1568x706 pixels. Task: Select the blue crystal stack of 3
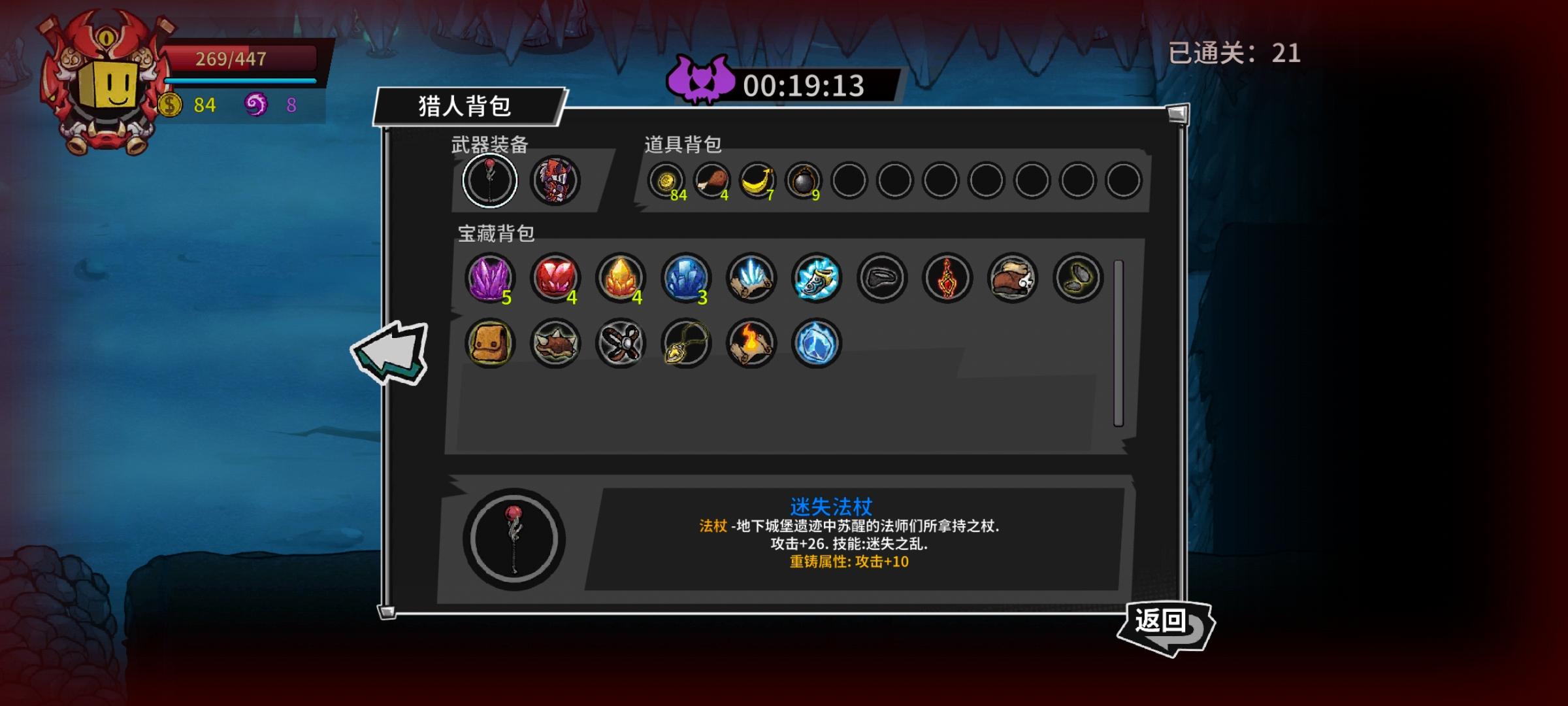coord(685,277)
